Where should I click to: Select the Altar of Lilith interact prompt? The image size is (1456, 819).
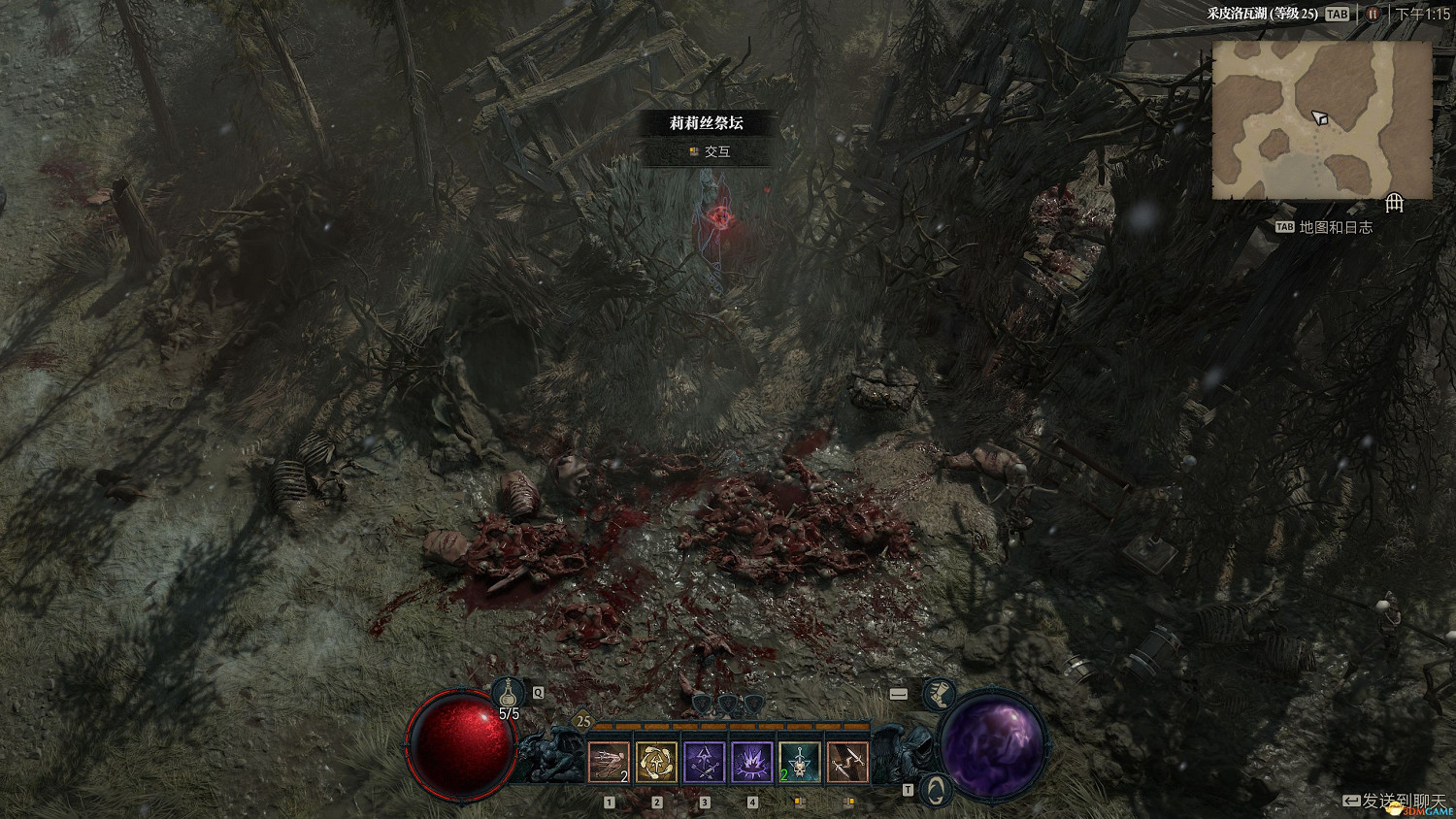coord(707,151)
